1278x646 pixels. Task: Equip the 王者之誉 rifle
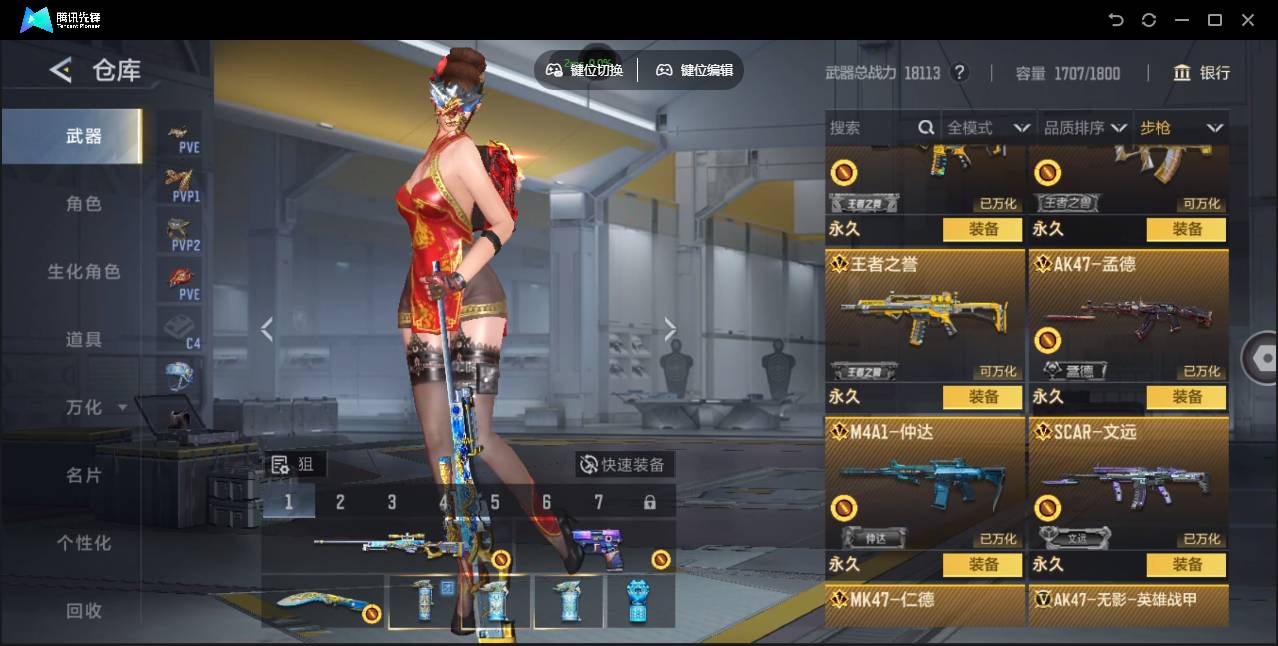pyautogui.click(x=983, y=397)
